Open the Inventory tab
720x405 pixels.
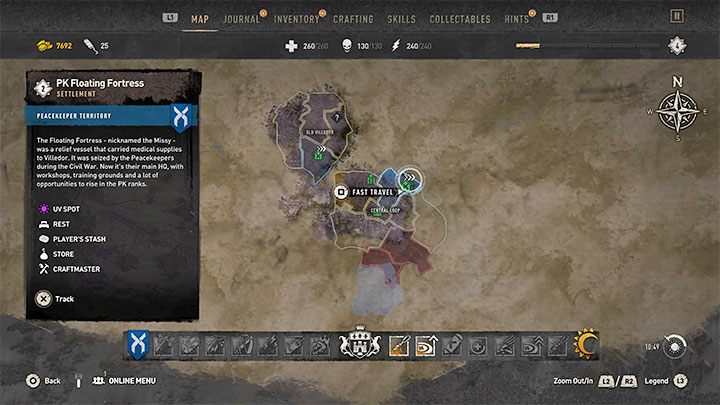[x=296, y=18]
